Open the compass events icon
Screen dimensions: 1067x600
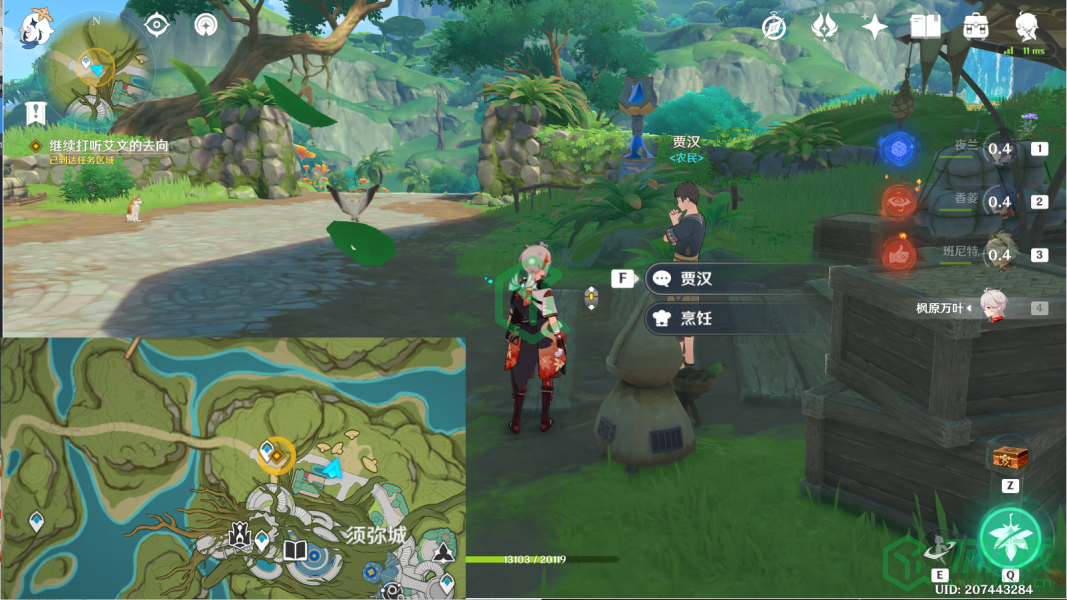tap(774, 27)
